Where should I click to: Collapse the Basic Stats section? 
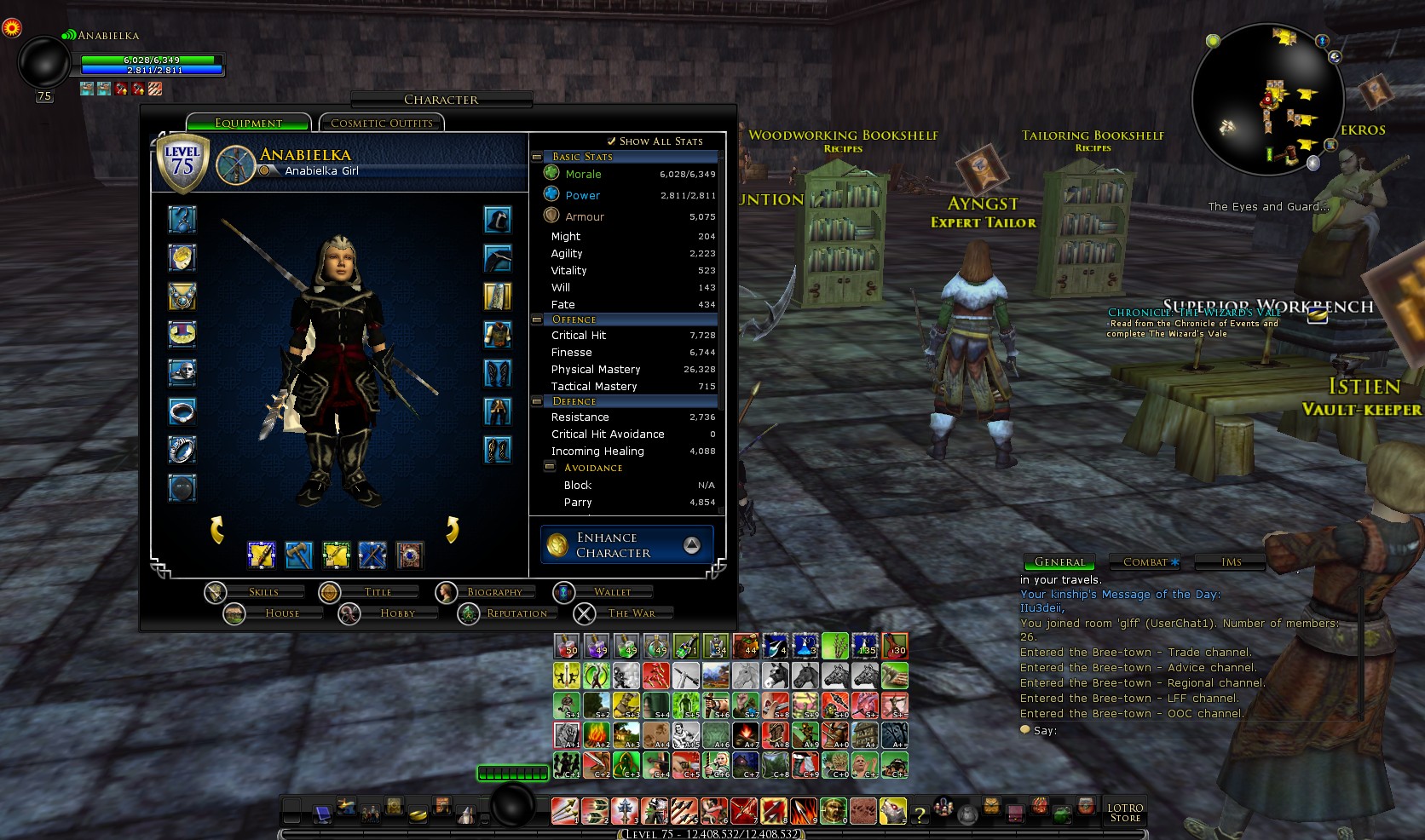point(537,157)
